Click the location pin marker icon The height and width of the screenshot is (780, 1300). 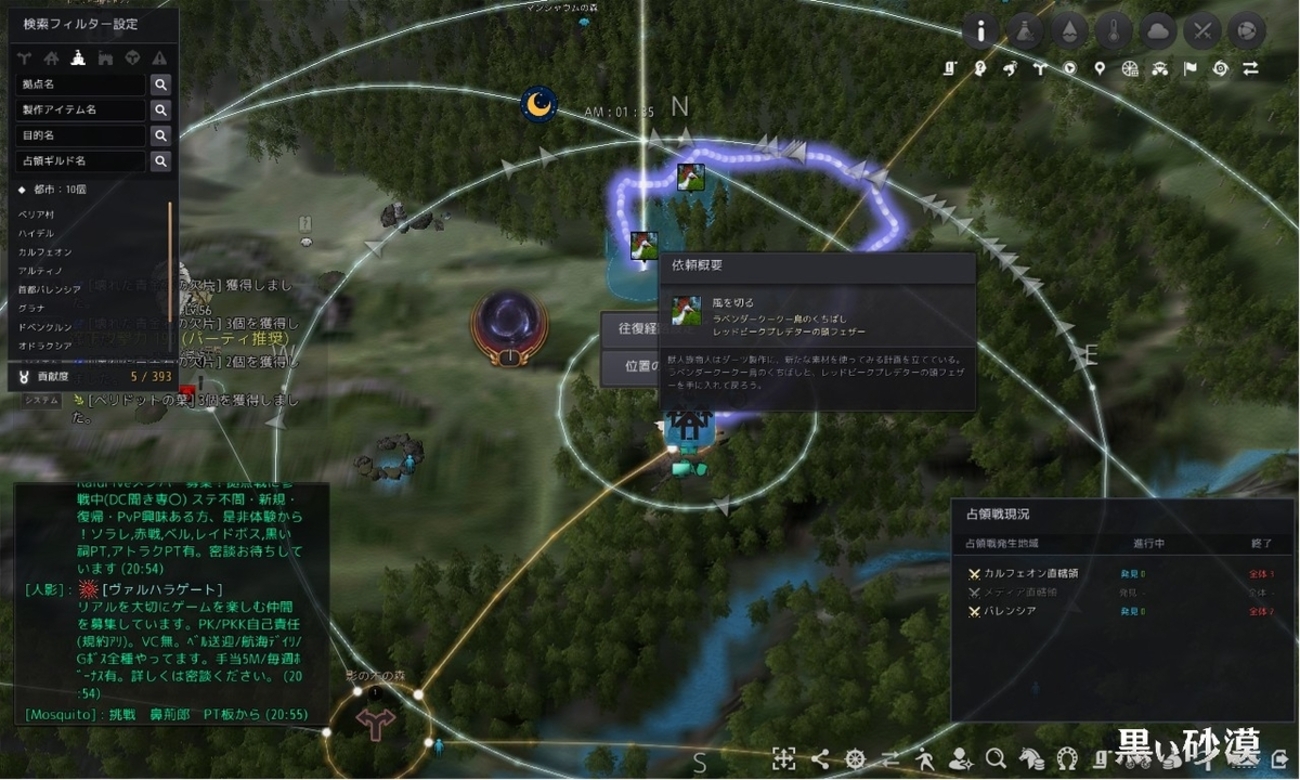click(1100, 69)
